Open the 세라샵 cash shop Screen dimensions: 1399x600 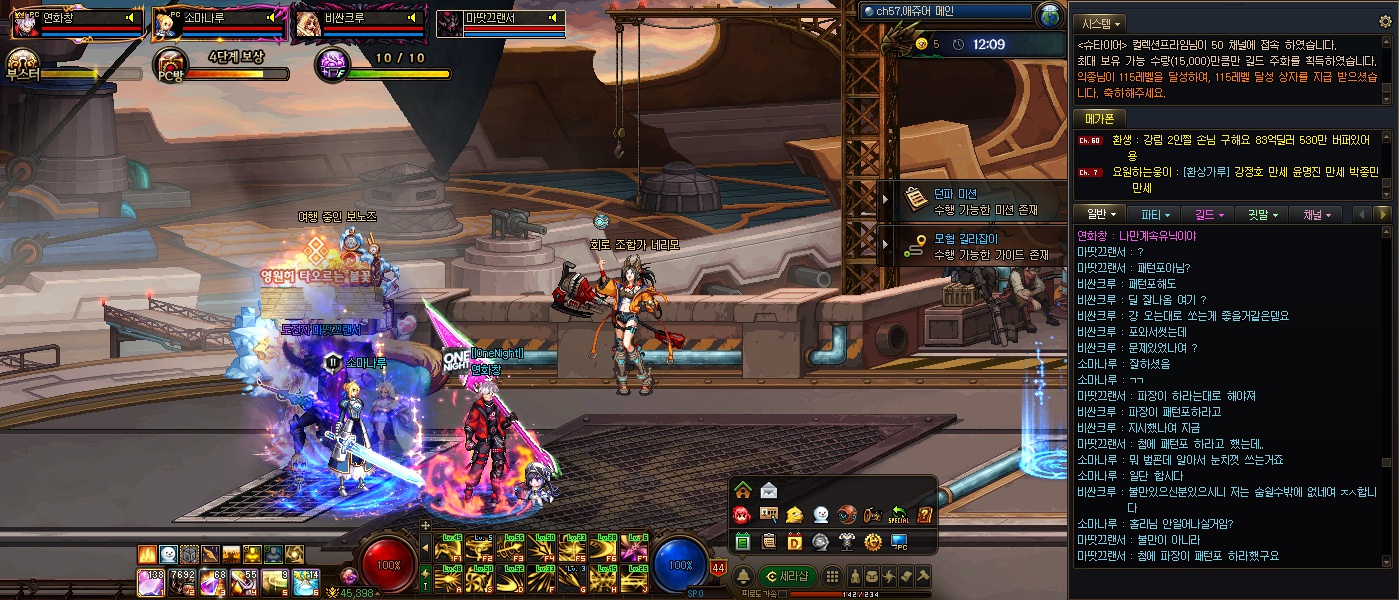pos(788,576)
